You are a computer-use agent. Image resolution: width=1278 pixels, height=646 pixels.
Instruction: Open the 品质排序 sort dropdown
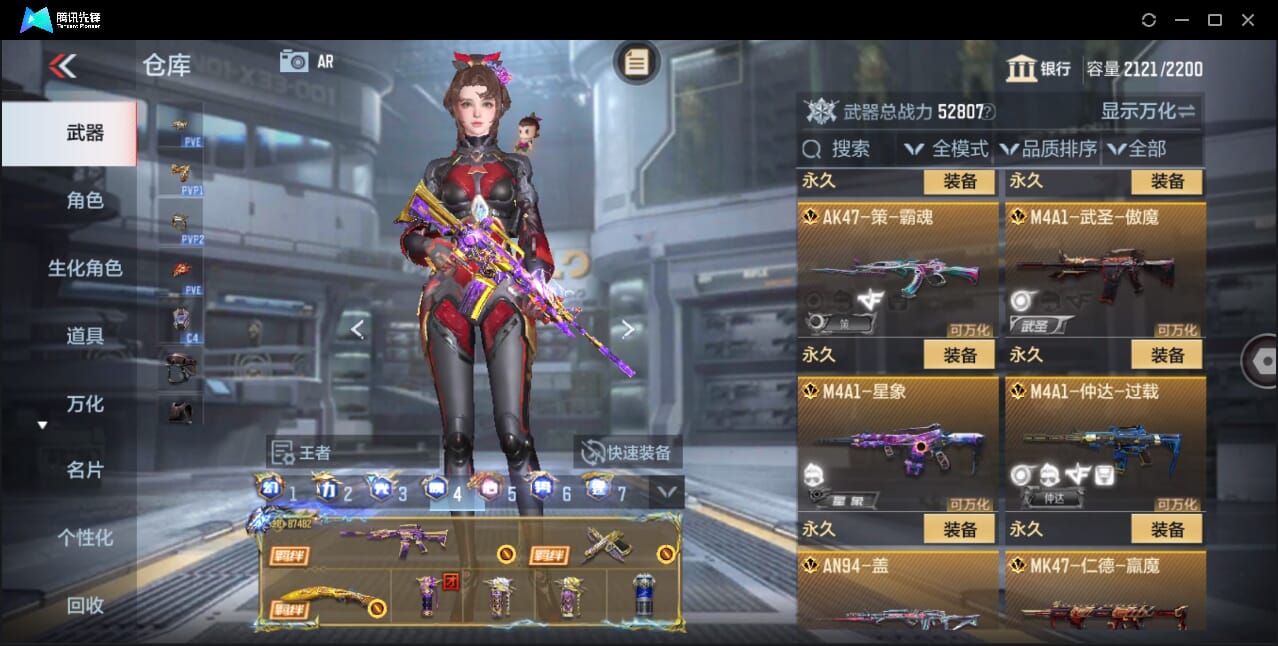click(x=1048, y=149)
